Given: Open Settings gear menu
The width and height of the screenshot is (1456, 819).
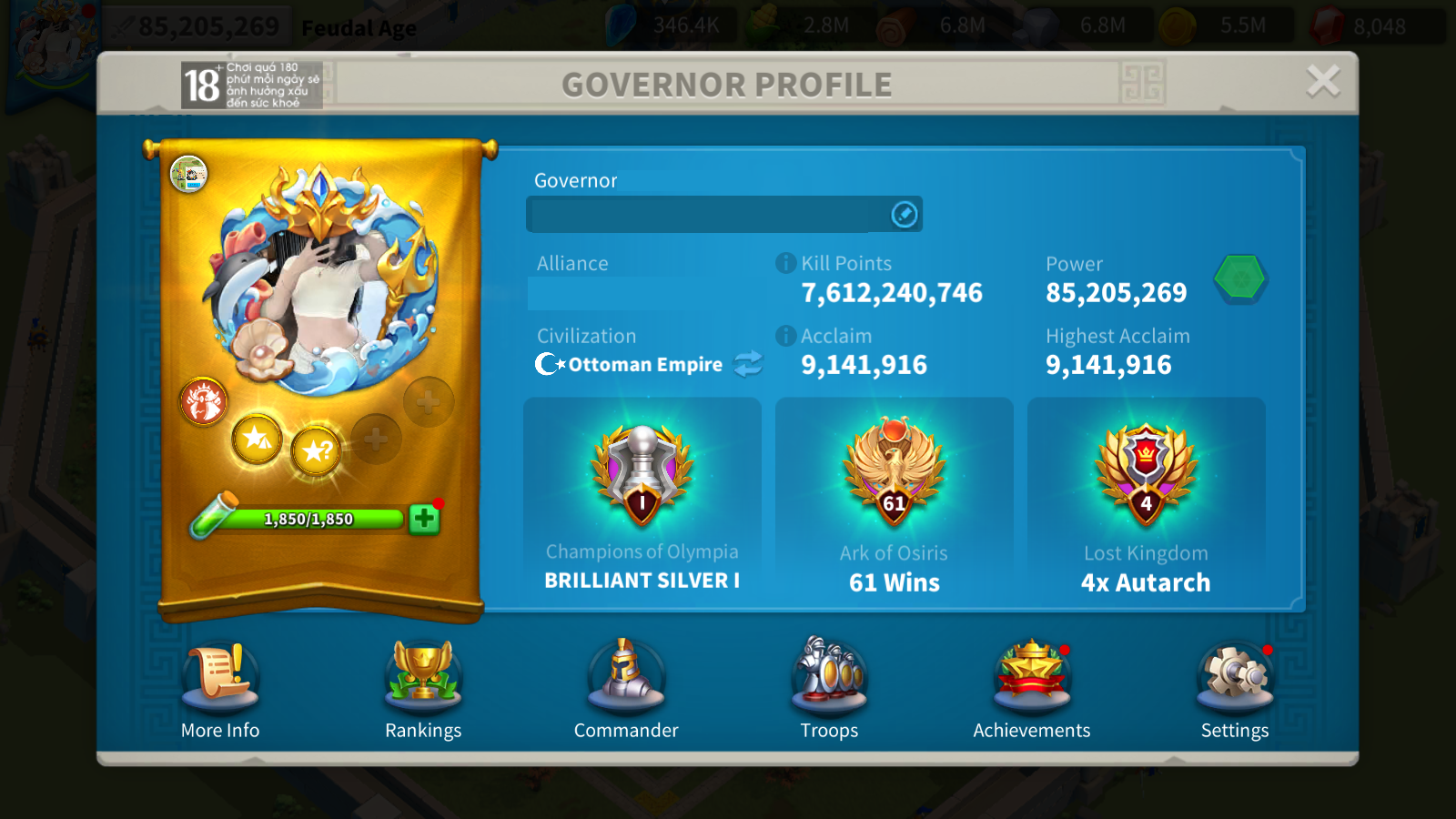Looking at the screenshot, I should coord(1234,678).
